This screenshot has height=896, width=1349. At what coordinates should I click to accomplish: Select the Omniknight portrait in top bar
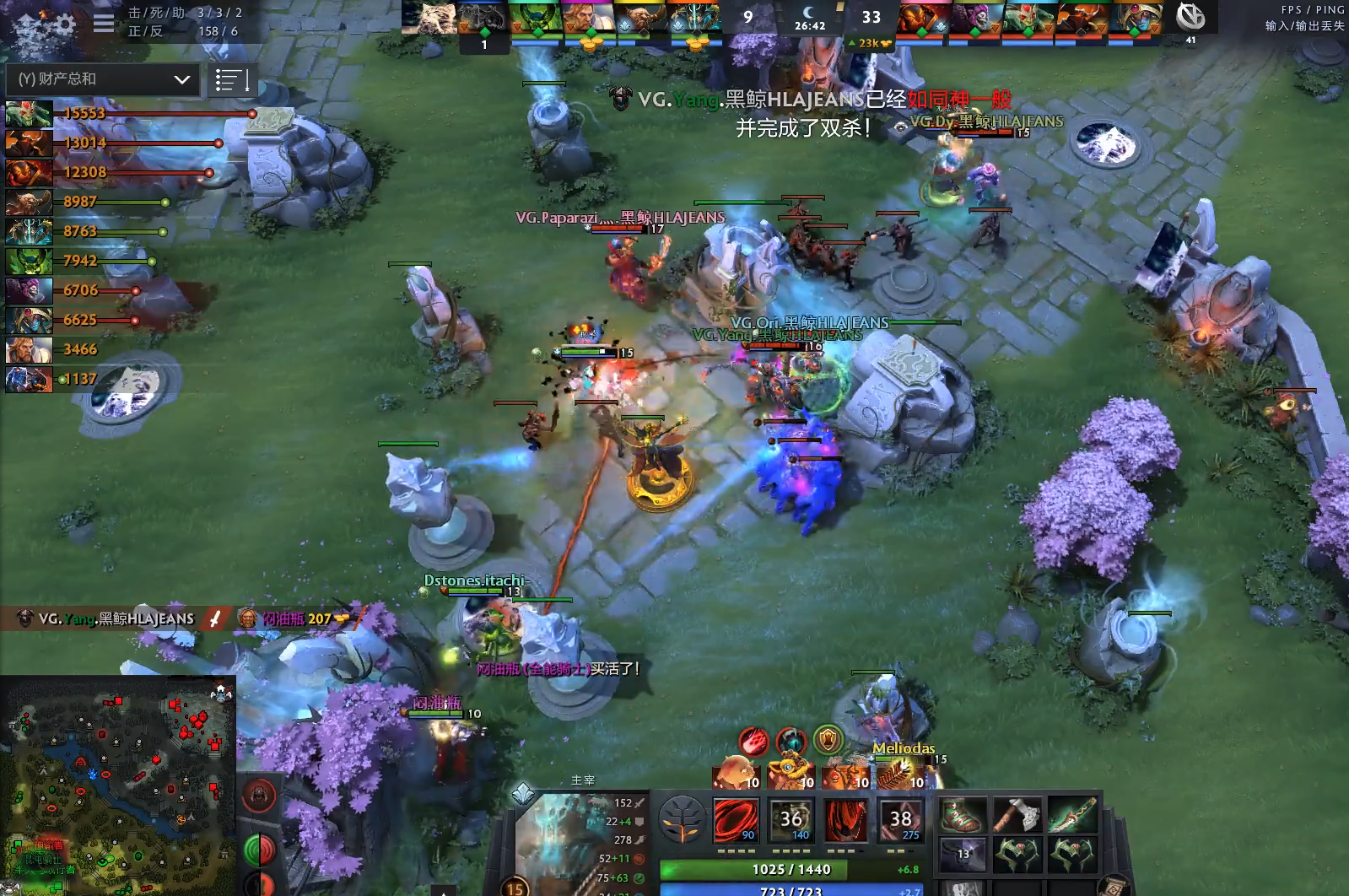coord(585,18)
